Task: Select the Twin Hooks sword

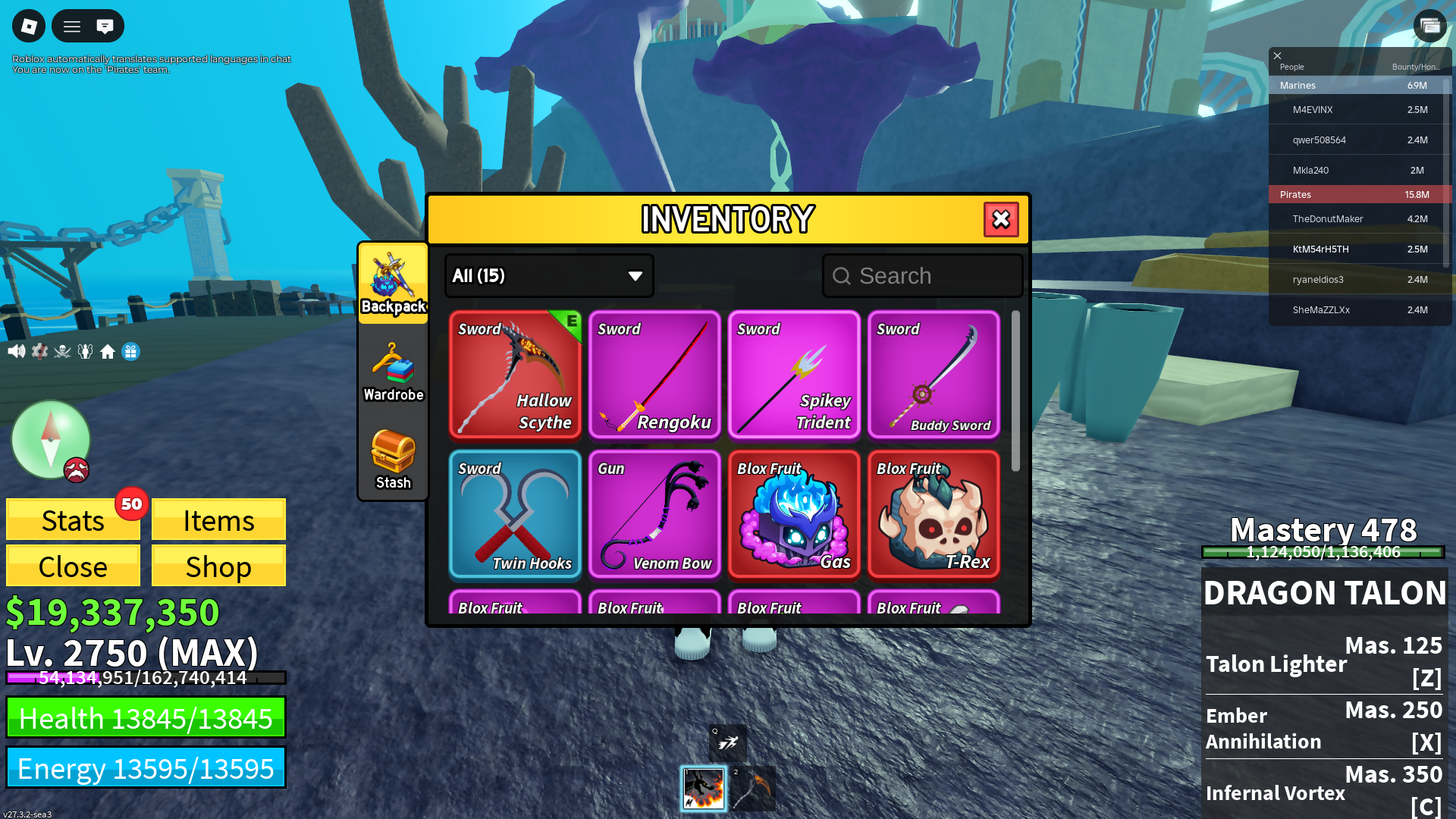Action: coord(515,514)
